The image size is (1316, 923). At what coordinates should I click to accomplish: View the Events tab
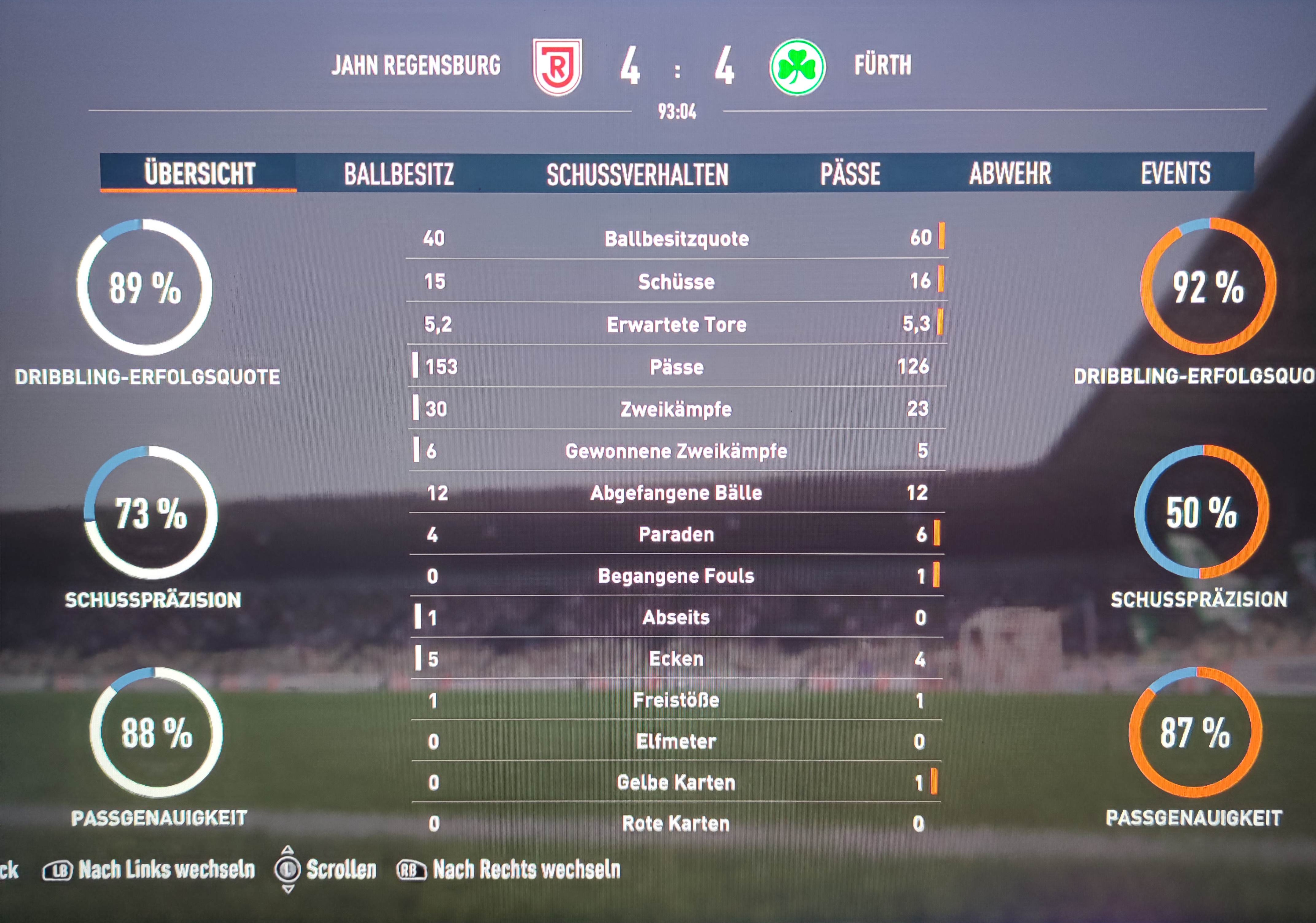point(1175,173)
